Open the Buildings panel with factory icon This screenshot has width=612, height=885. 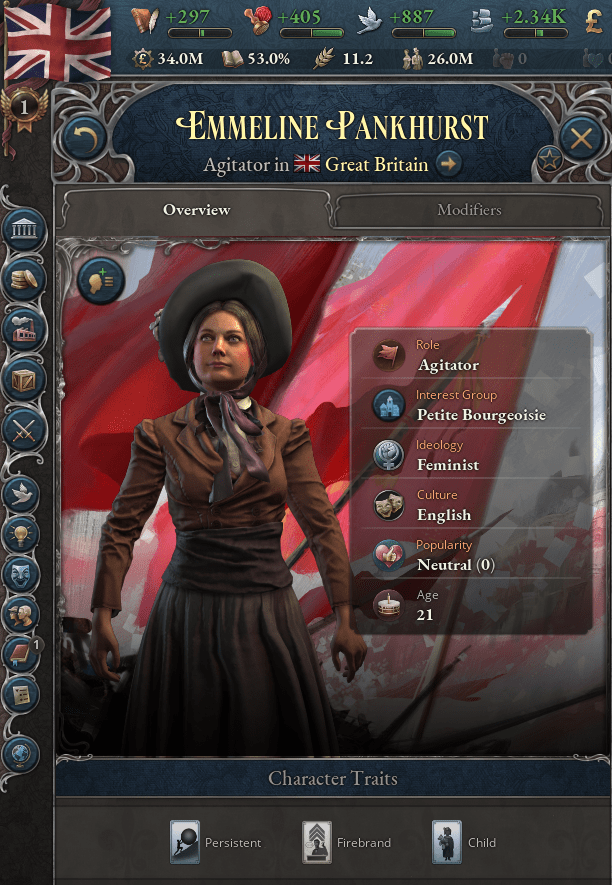pyautogui.click(x=24, y=329)
